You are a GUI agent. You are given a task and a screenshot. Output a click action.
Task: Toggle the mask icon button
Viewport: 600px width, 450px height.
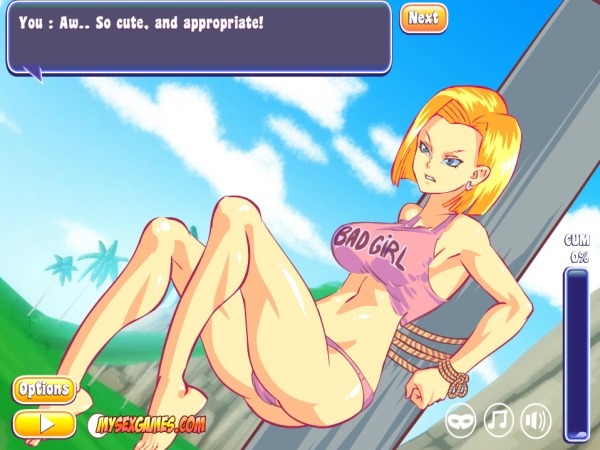pos(461,419)
